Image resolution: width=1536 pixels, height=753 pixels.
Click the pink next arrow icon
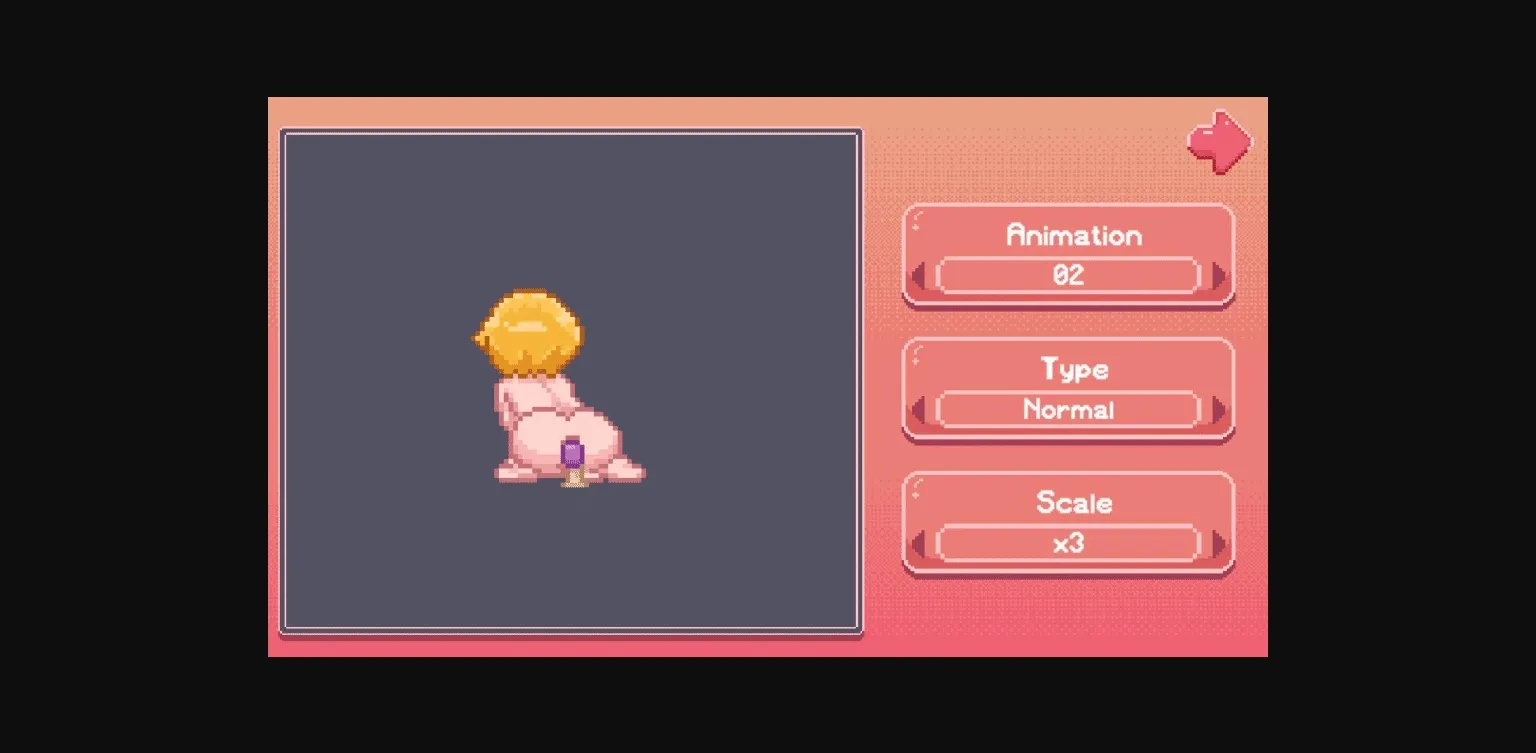tap(1218, 141)
